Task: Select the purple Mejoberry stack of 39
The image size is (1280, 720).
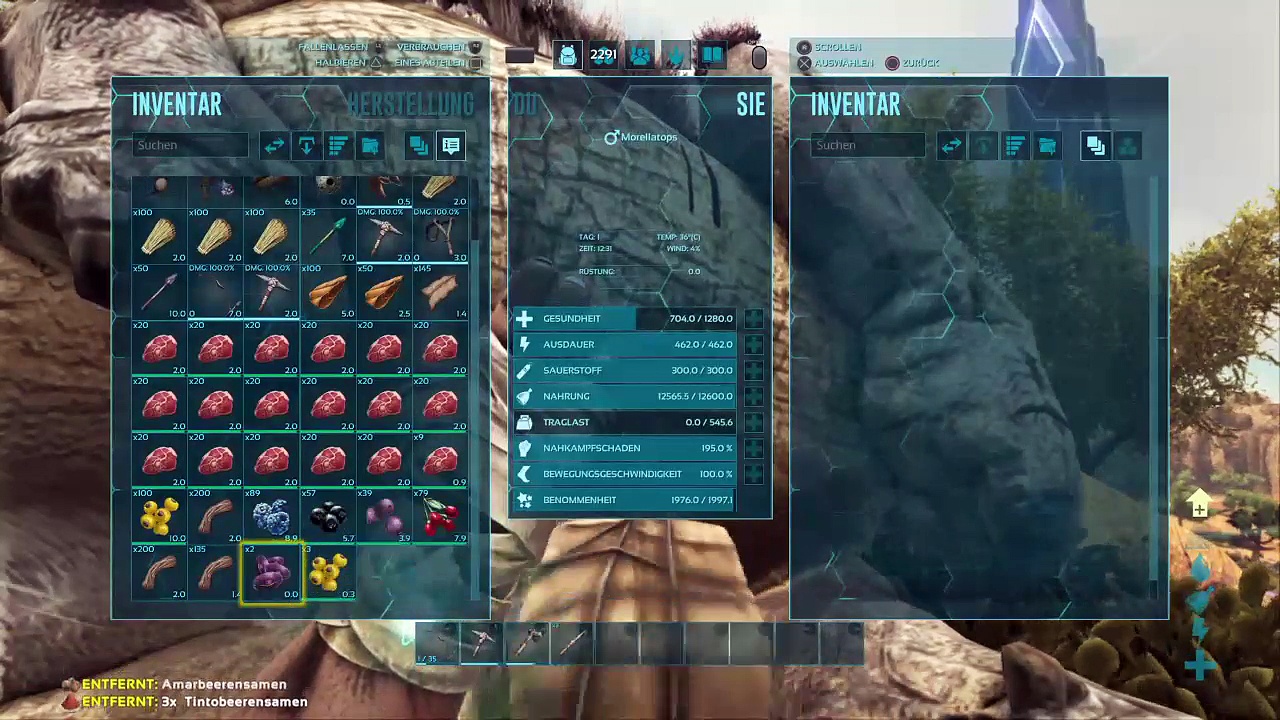Action: (384, 516)
